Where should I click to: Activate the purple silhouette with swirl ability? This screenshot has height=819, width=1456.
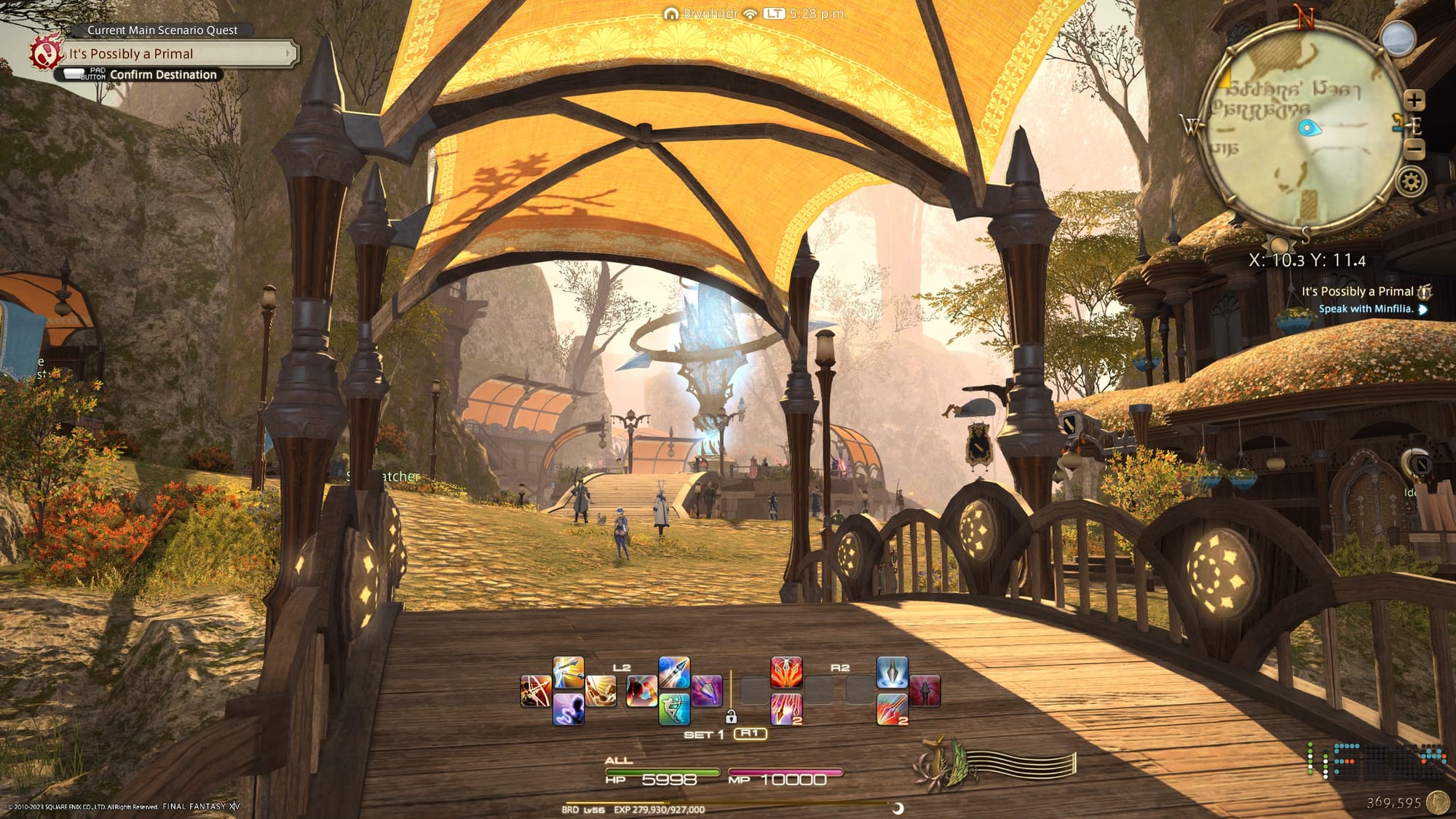click(x=568, y=709)
